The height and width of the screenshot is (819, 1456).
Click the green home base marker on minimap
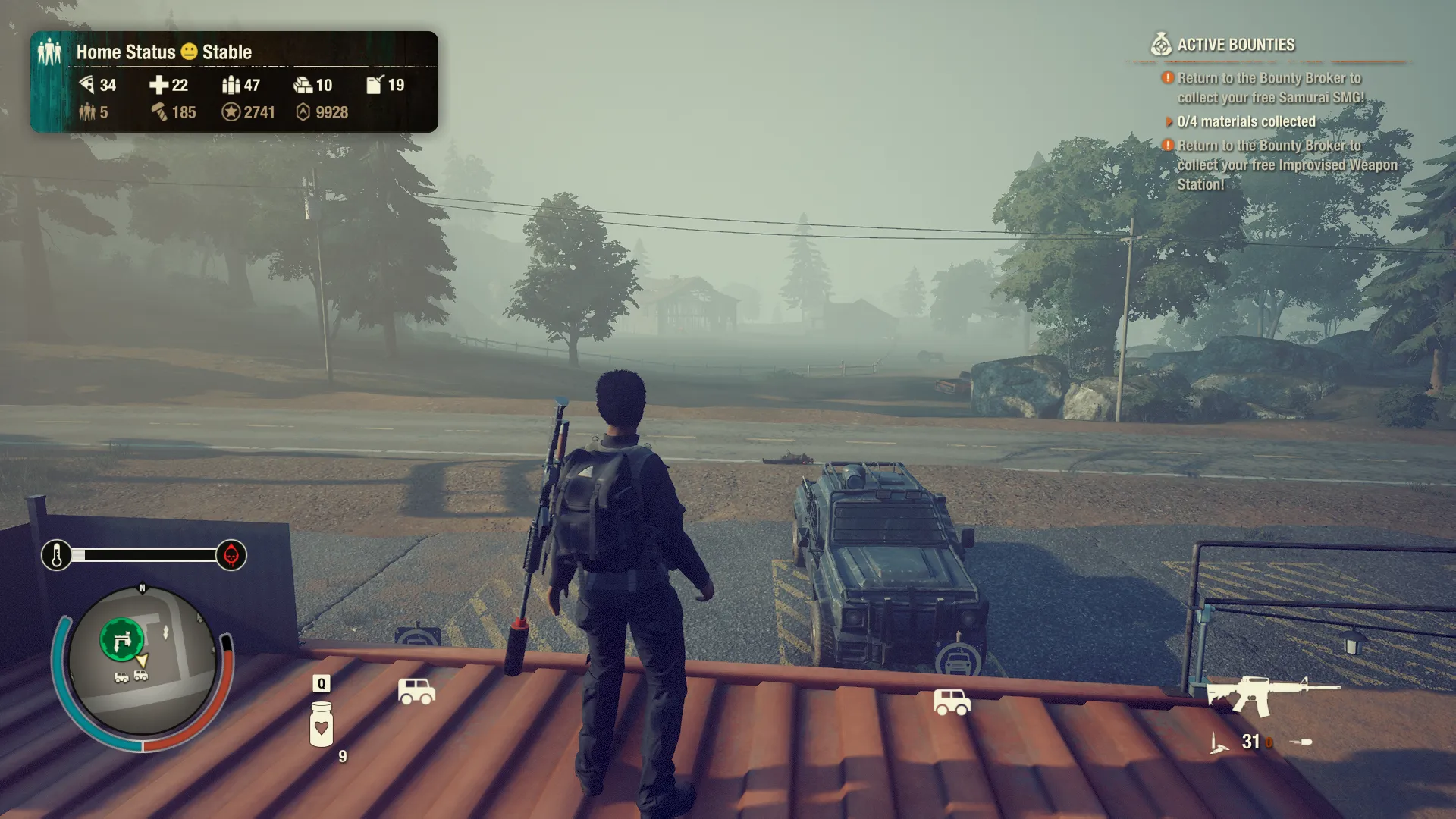(x=121, y=641)
